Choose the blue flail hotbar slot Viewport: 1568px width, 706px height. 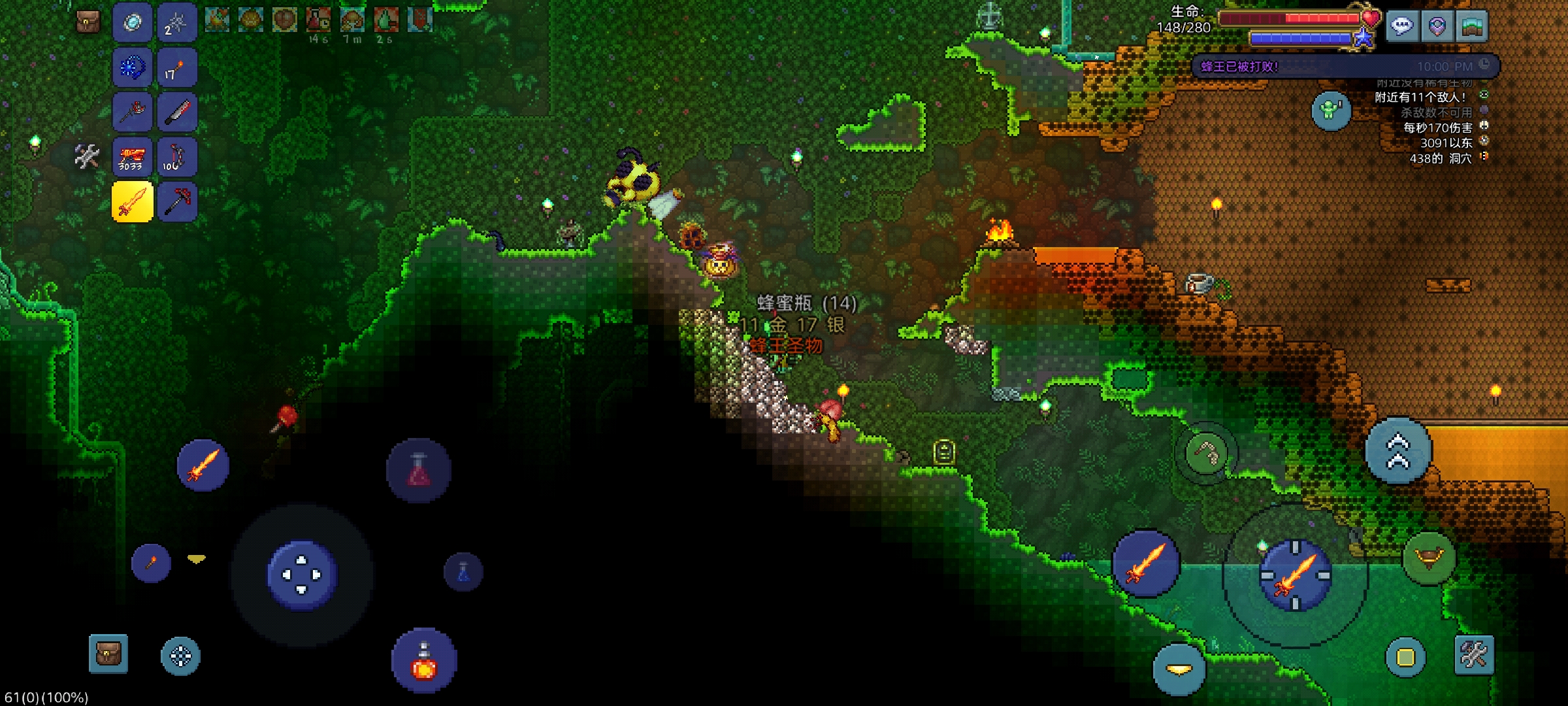click(x=133, y=68)
